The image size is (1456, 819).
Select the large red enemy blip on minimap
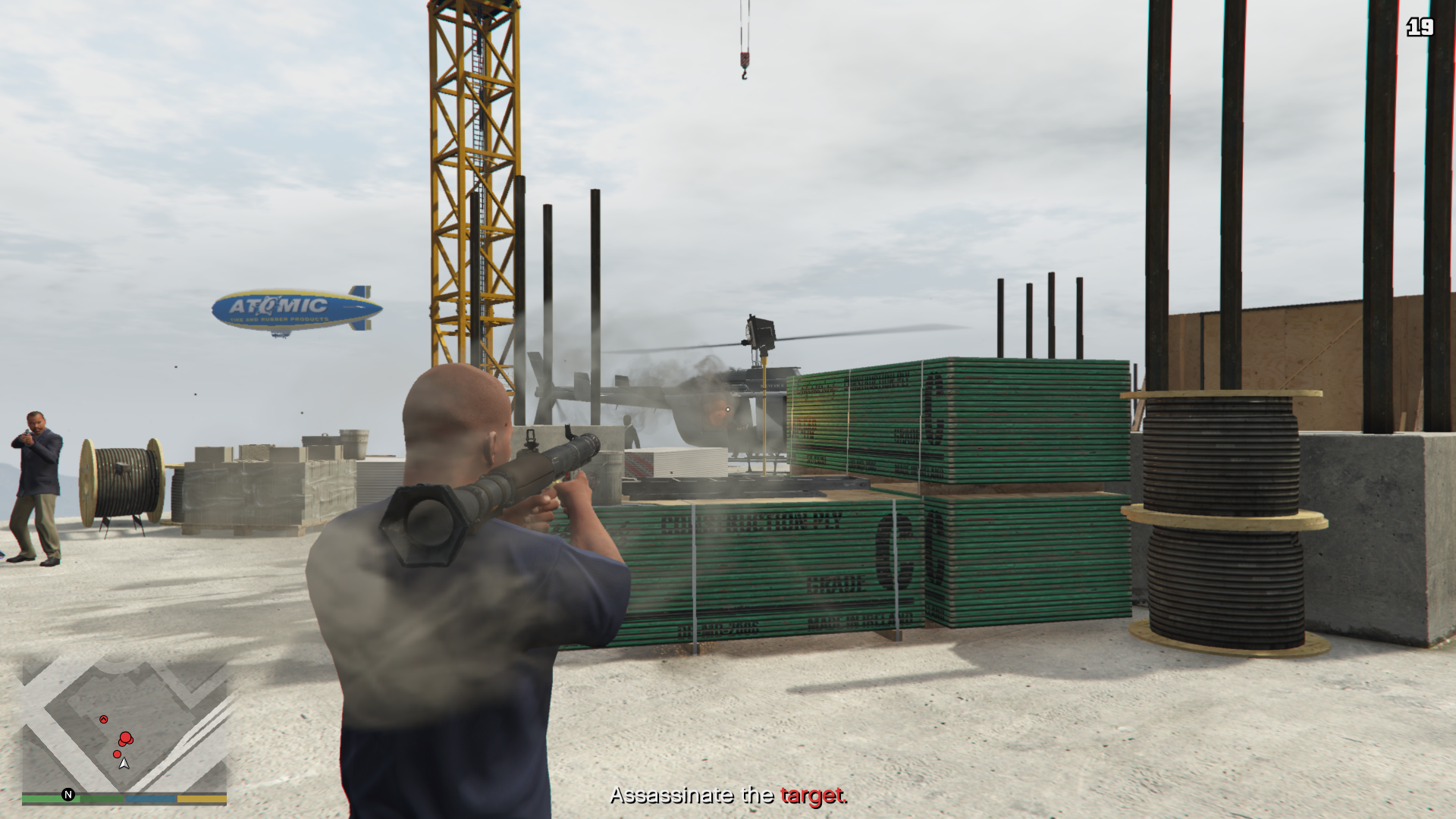coord(125,737)
